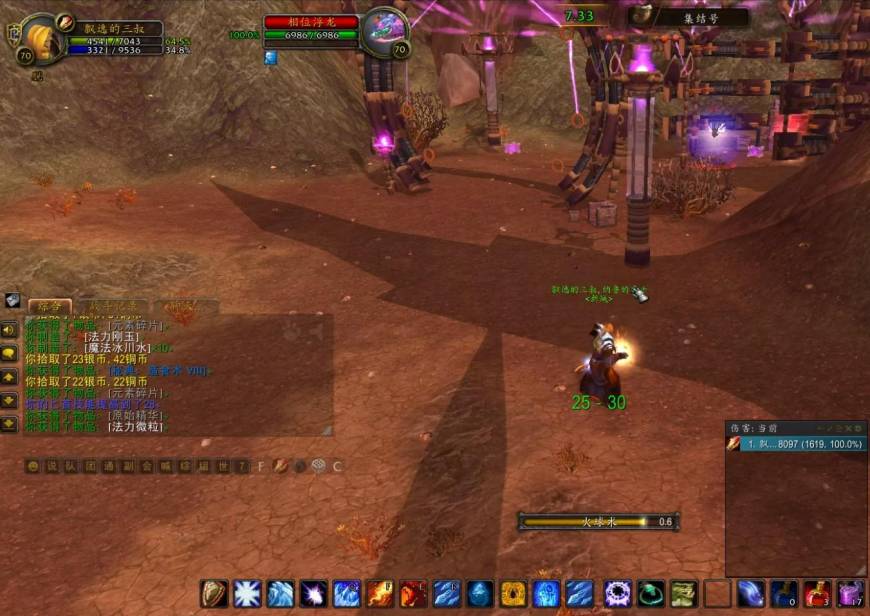This screenshot has height=616, width=870.
Task: Open the chat speech bubble menu
Action: (10, 353)
